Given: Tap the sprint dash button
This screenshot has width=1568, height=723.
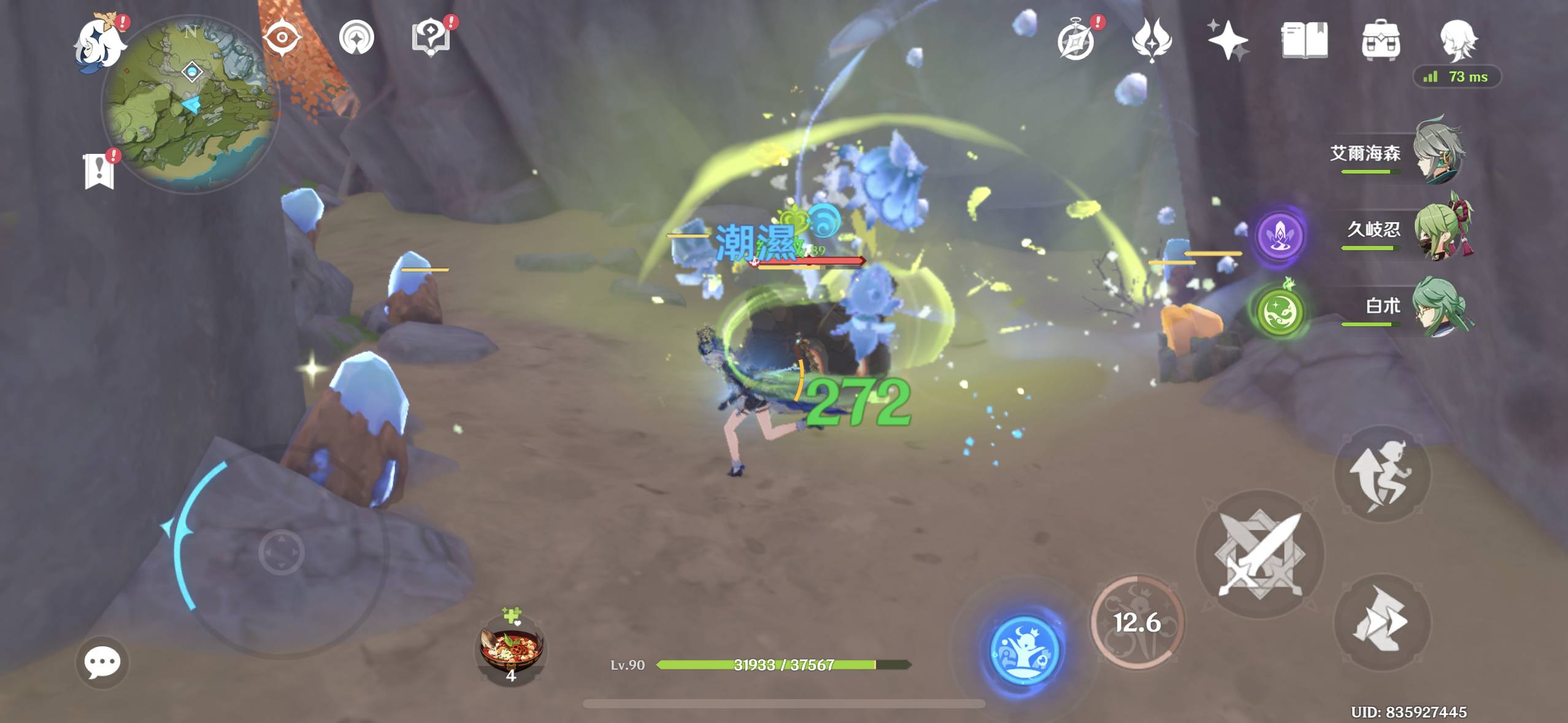Looking at the screenshot, I should tap(1382, 621).
